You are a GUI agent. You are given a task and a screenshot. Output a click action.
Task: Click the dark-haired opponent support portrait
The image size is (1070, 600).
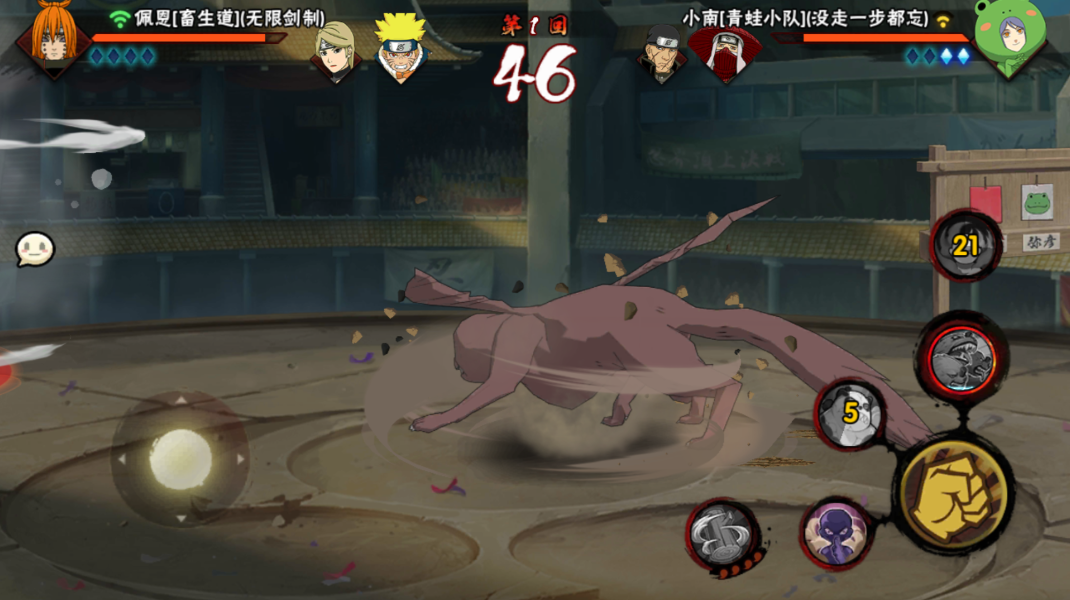click(662, 52)
